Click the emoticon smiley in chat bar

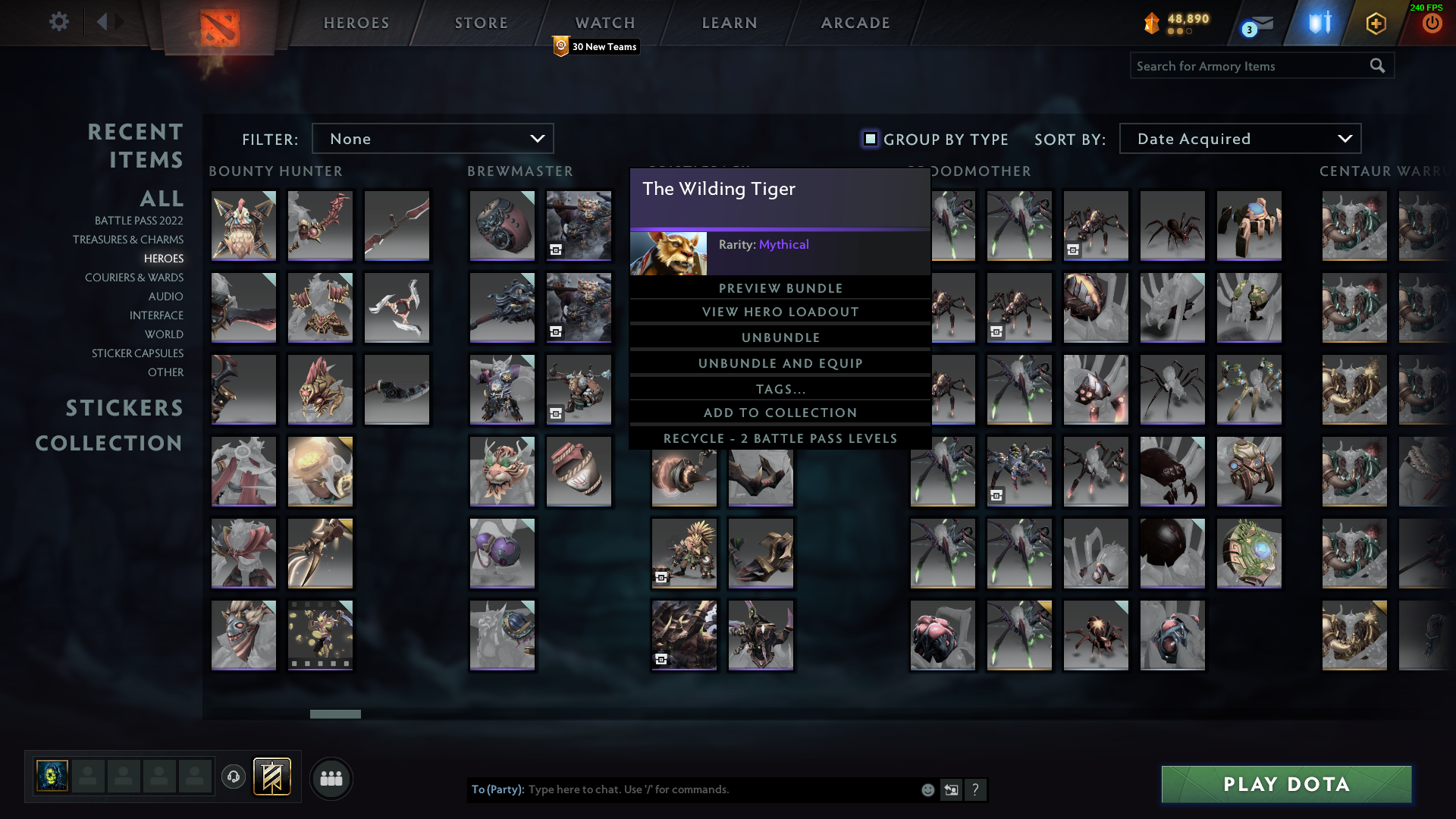(927, 789)
